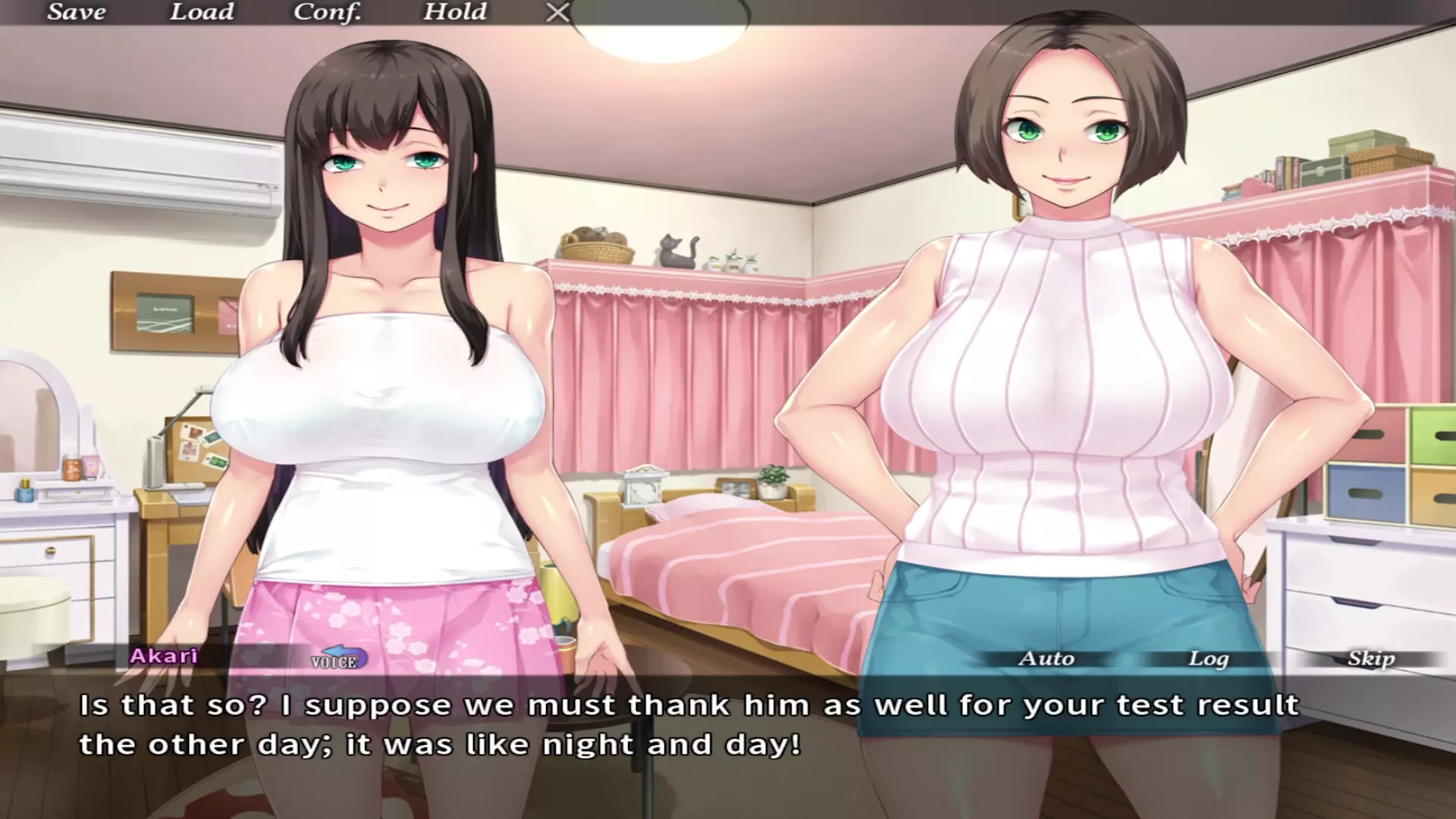Skip the dialogue
Screen dimensions: 1456x819
click(x=1371, y=658)
